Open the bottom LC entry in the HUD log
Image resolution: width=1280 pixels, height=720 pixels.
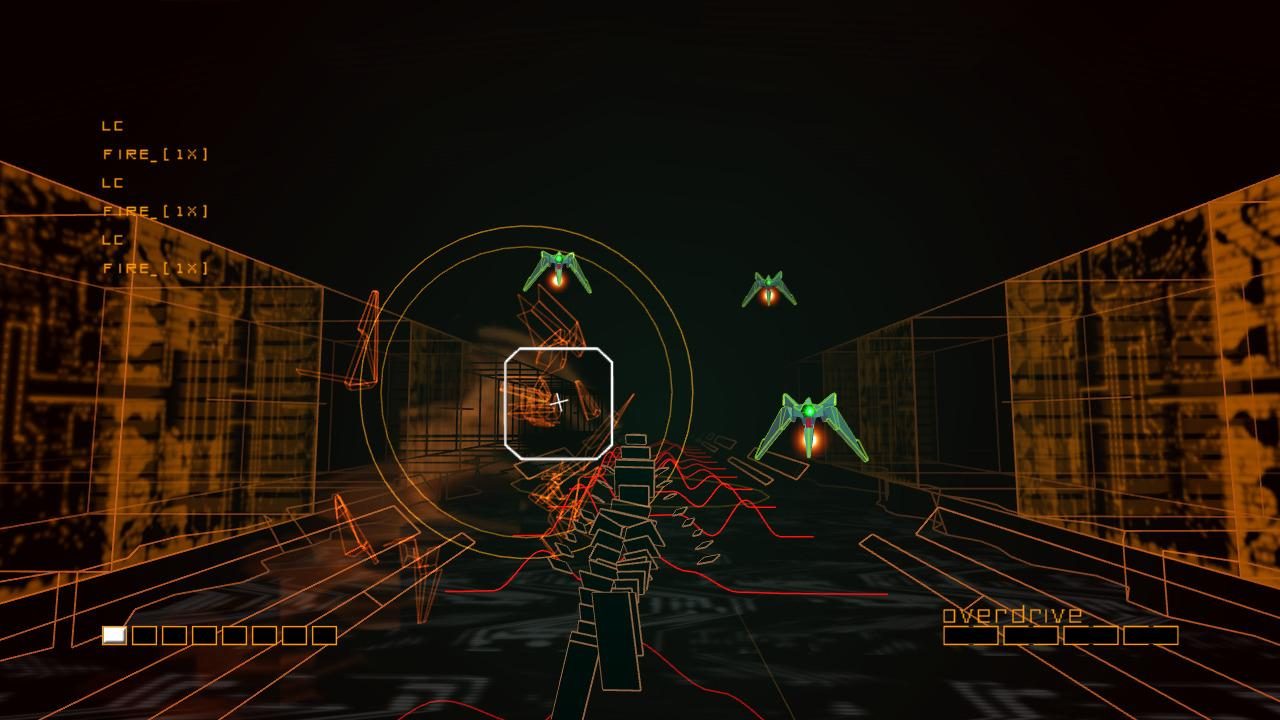pyautogui.click(x=112, y=240)
